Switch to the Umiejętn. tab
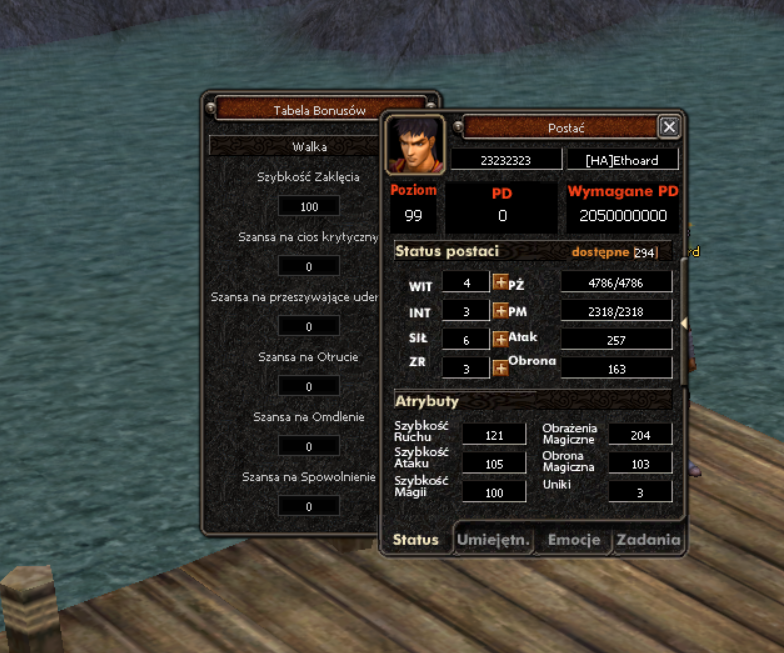Screen dimensions: 784x653 (x=492, y=540)
